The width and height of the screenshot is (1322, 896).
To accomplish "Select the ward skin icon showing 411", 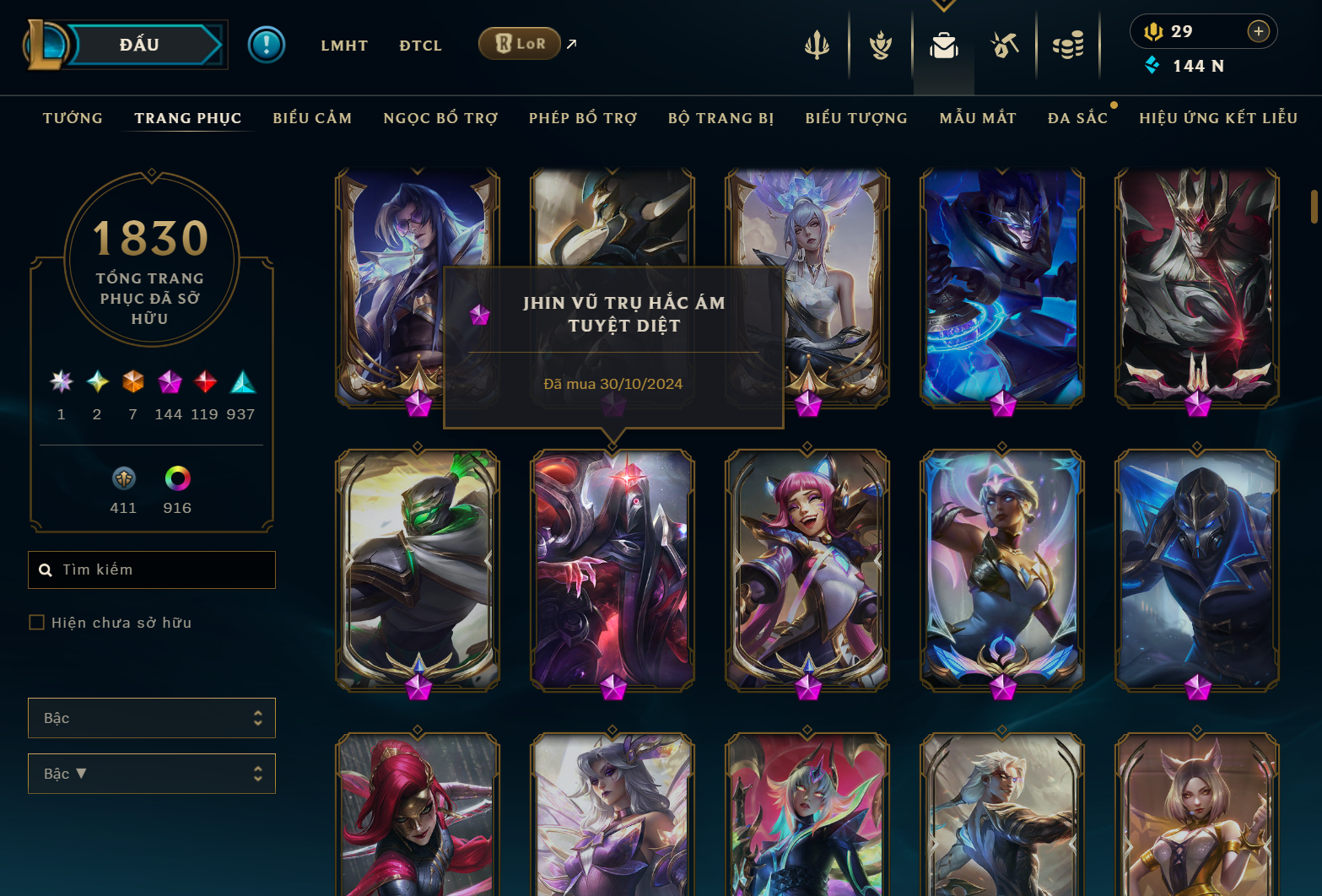I will [x=123, y=478].
